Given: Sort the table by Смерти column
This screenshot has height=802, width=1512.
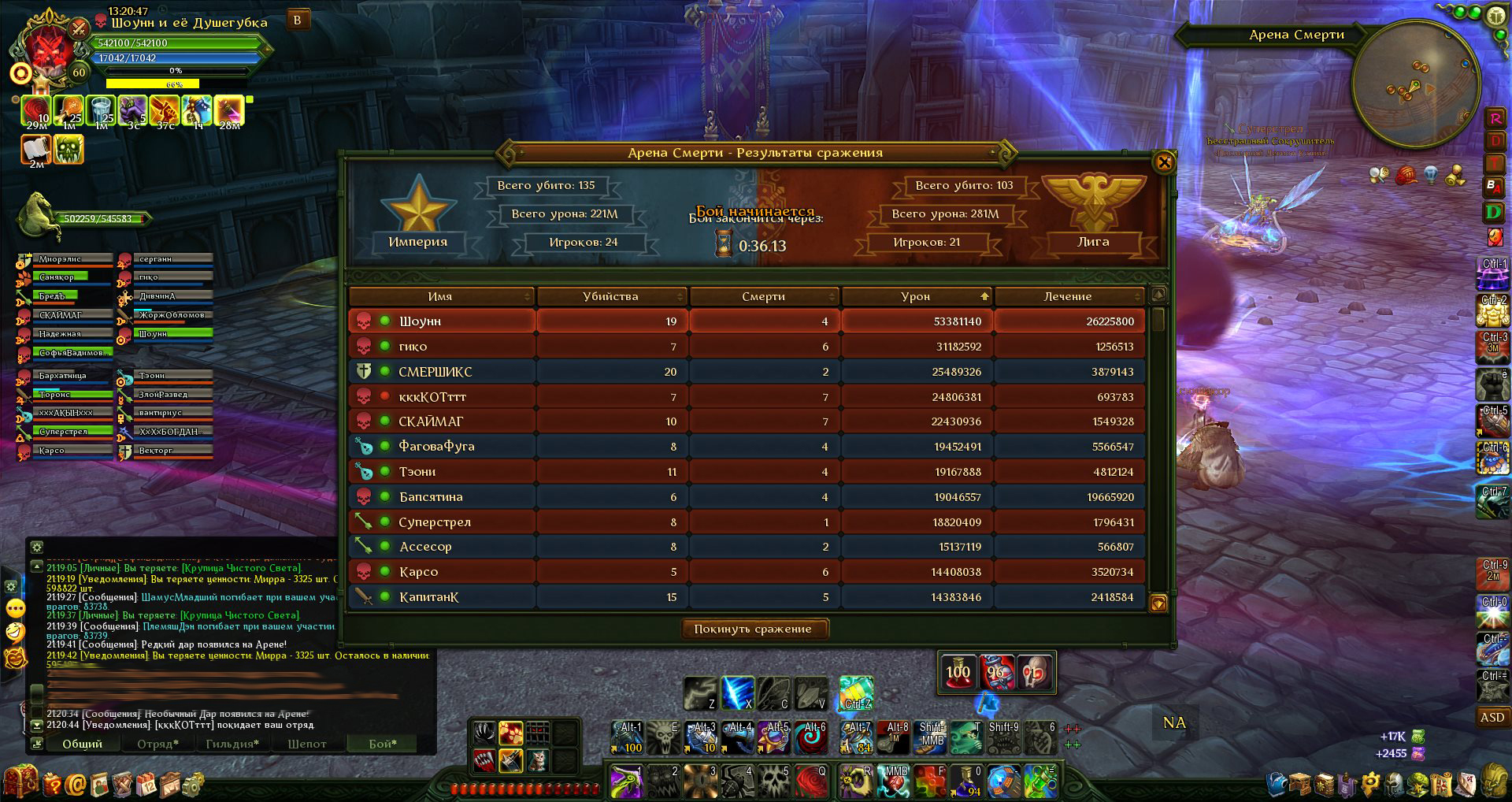Looking at the screenshot, I should pyautogui.click(x=762, y=296).
